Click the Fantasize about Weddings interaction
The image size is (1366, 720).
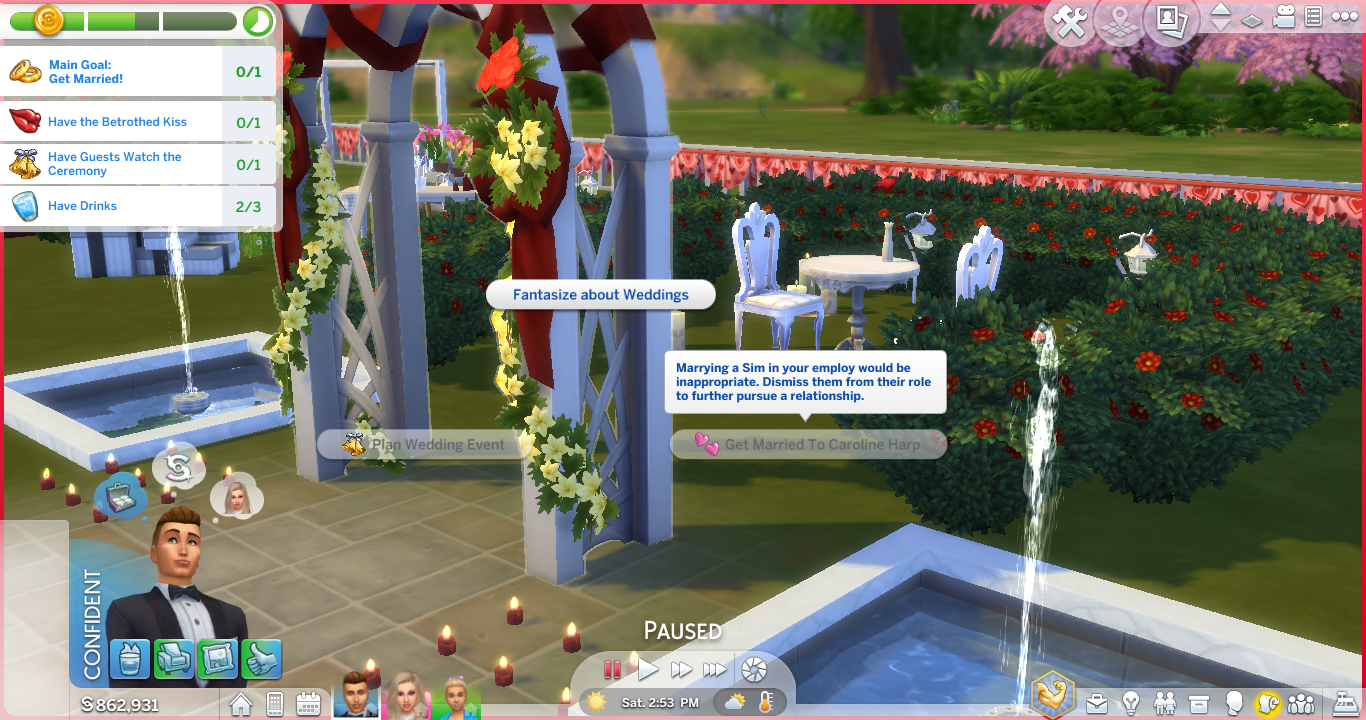point(600,294)
